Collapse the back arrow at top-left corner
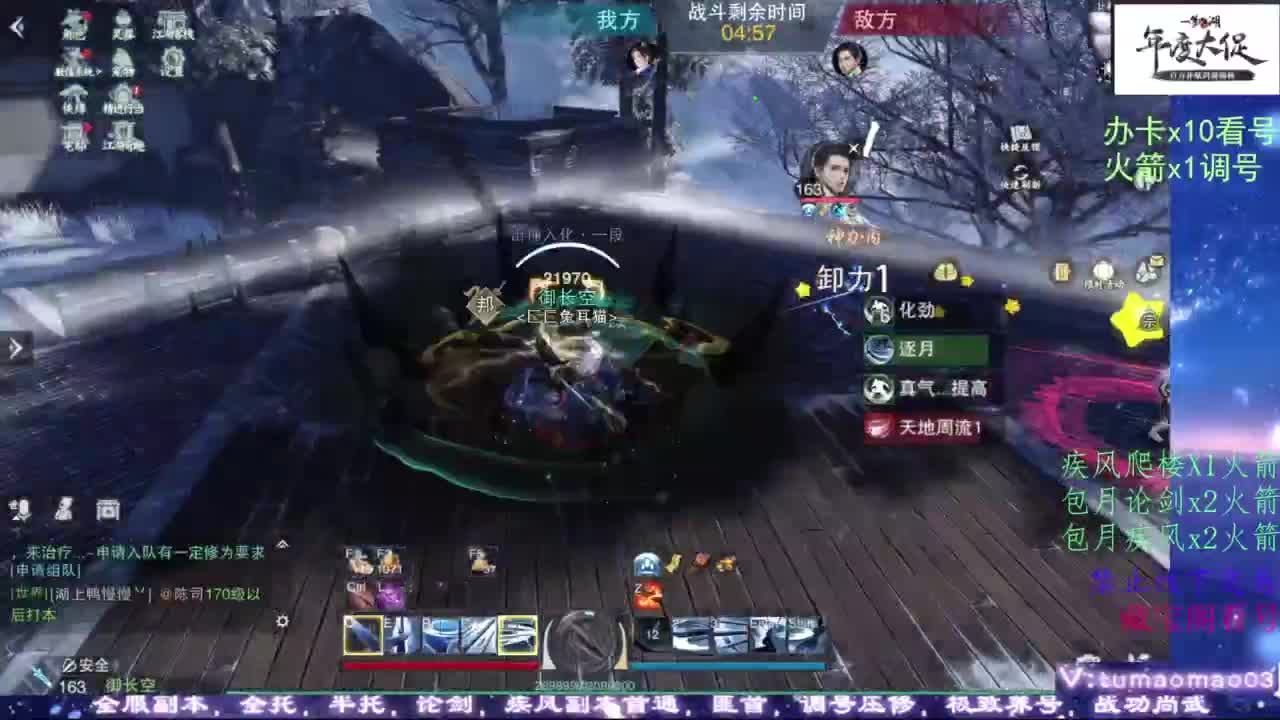The width and height of the screenshot is (1280, 720). pos(15,25)
